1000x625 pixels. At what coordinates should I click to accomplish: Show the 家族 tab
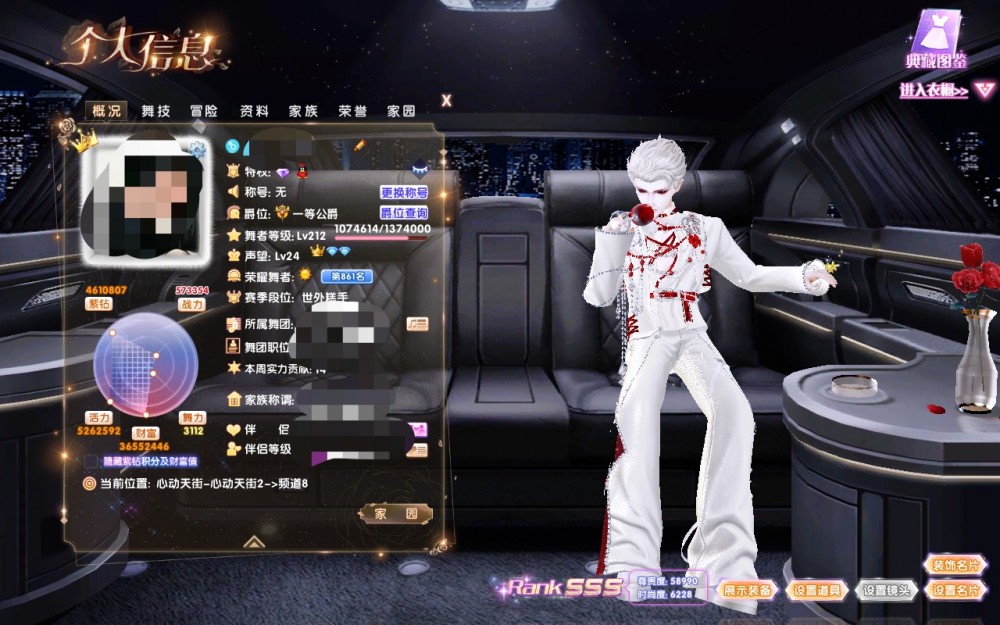click(303, 111)
